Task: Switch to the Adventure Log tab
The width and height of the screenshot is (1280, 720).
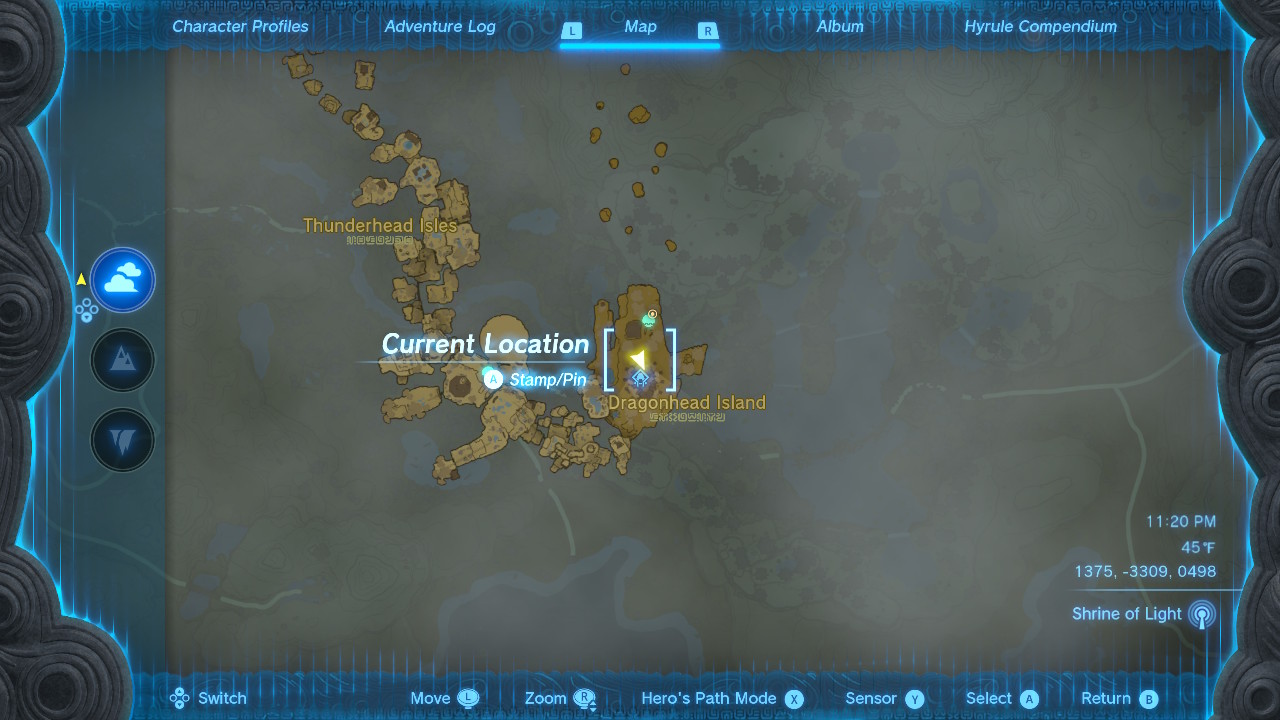Action: (x=440, y=27)
